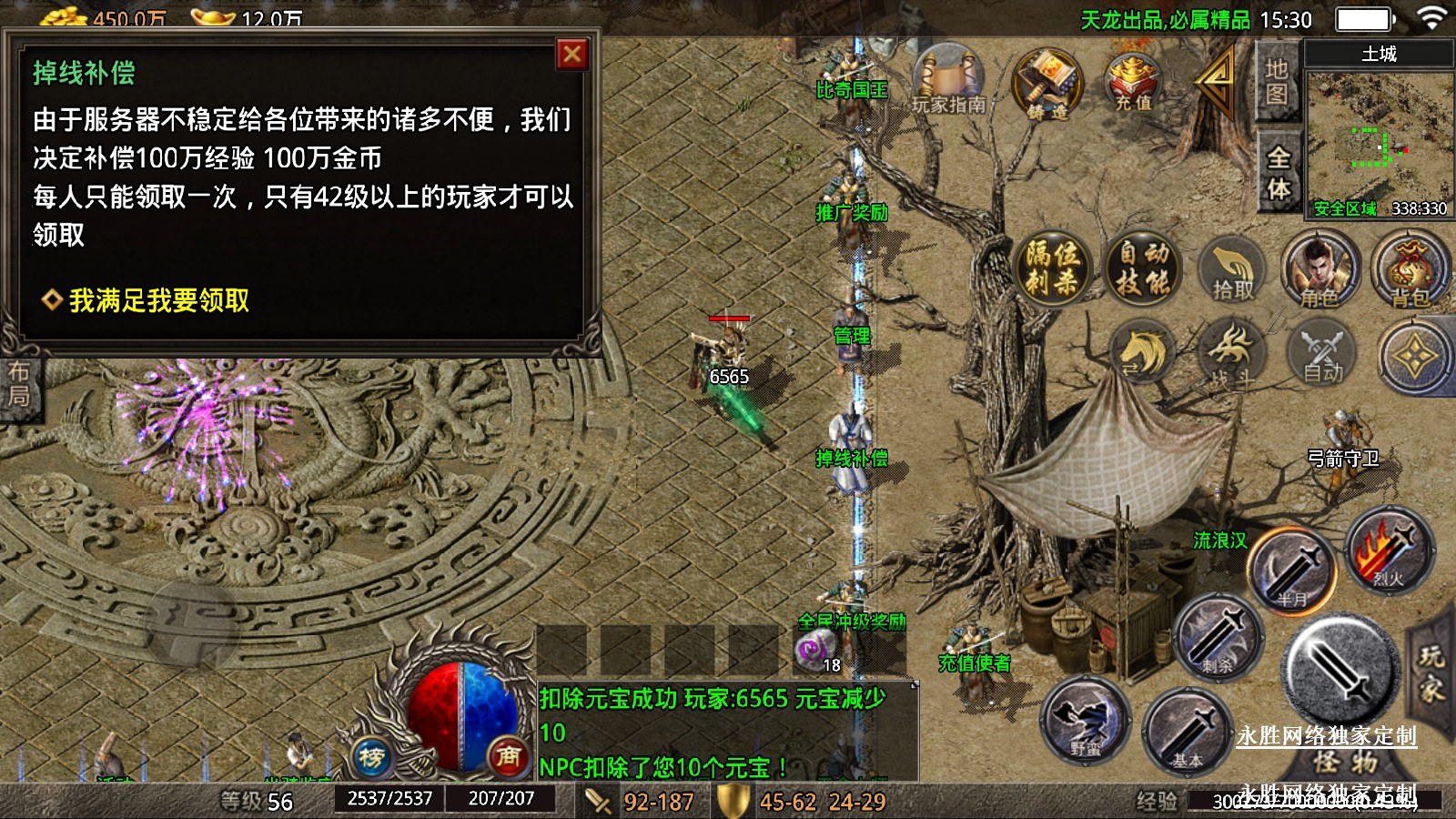
Task: Open the 背包 bag inventory
Action: [1410, 270]
